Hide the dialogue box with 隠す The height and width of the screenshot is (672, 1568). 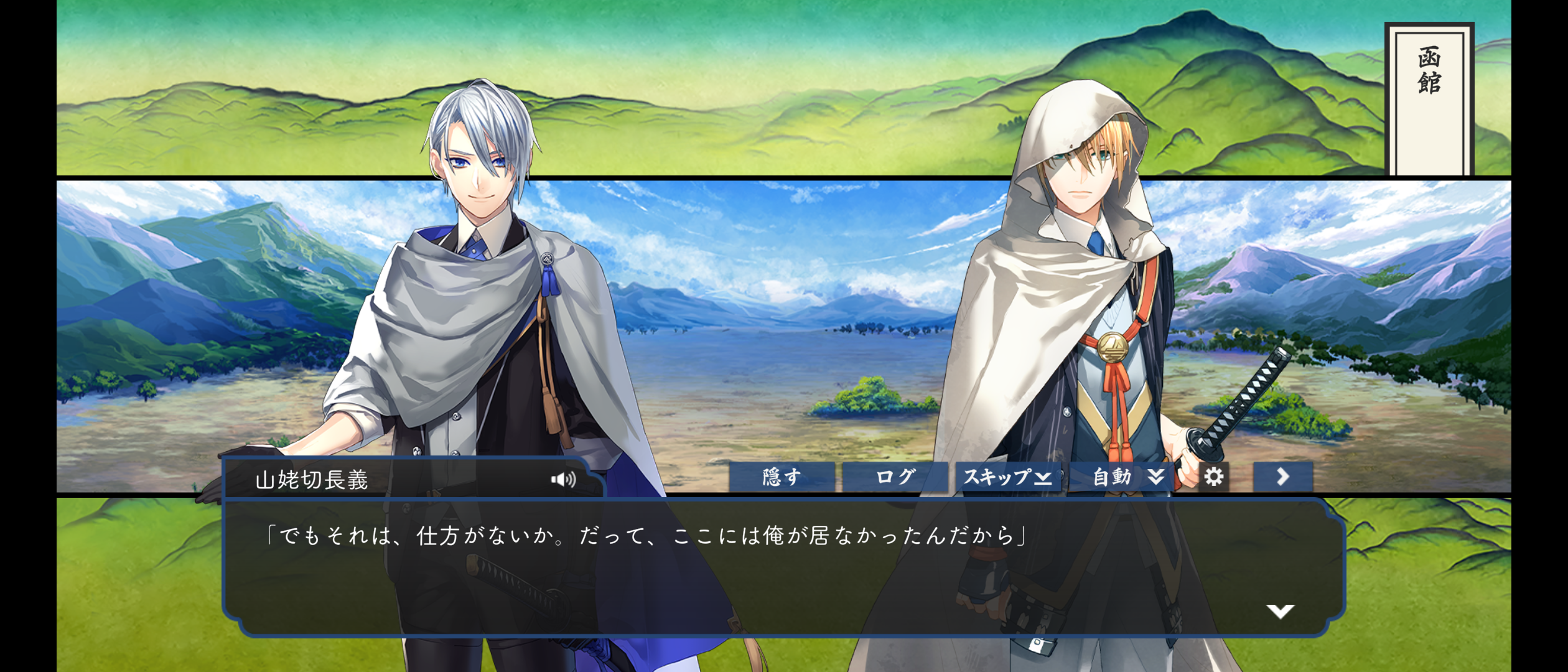[782, 477]
